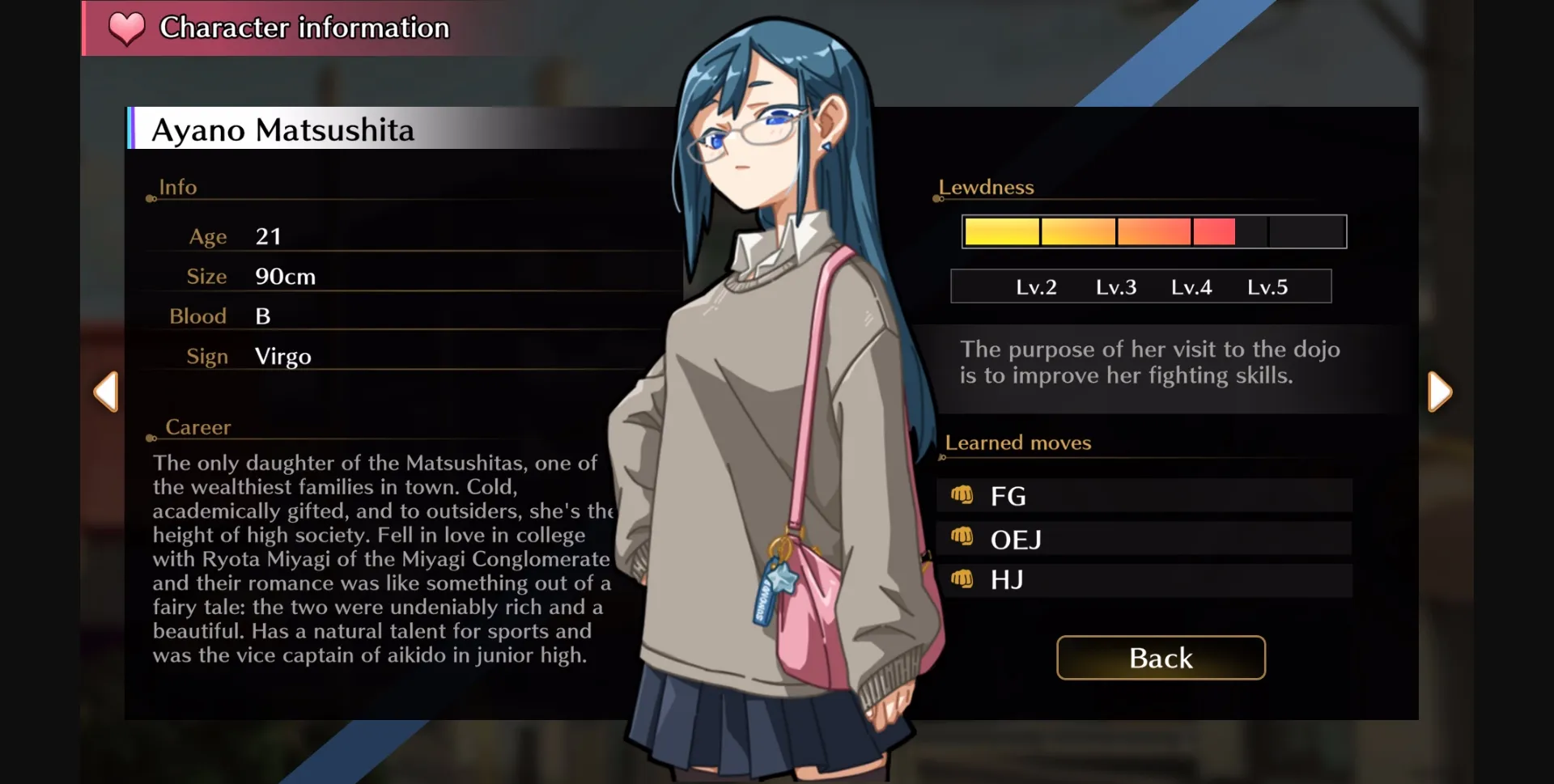The width and height of the screenshot is (1554, 784).
Task: Expand the Learned moves section
Action: [1017, 443]
